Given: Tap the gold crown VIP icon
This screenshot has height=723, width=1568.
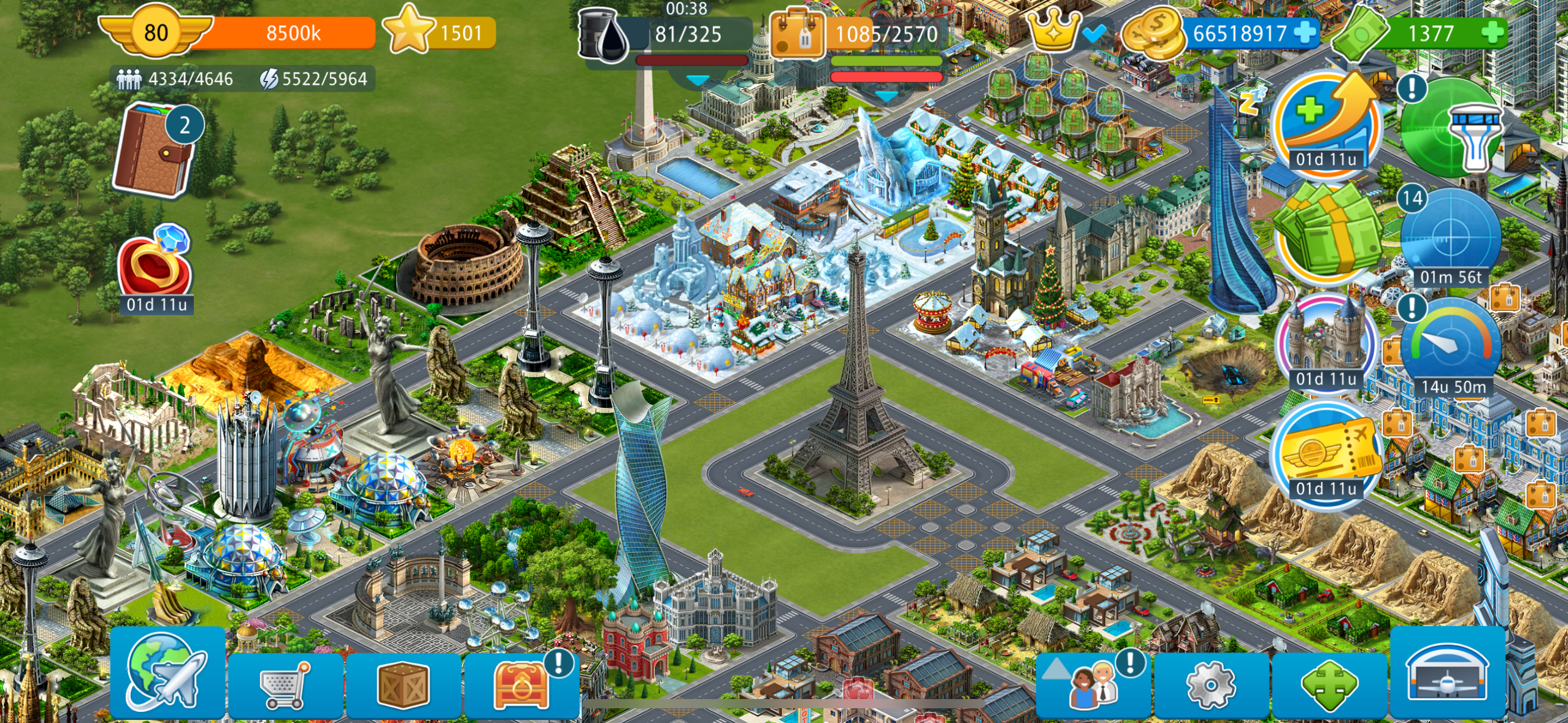Looking at the screenshot, I should (x=1053, y=31).
